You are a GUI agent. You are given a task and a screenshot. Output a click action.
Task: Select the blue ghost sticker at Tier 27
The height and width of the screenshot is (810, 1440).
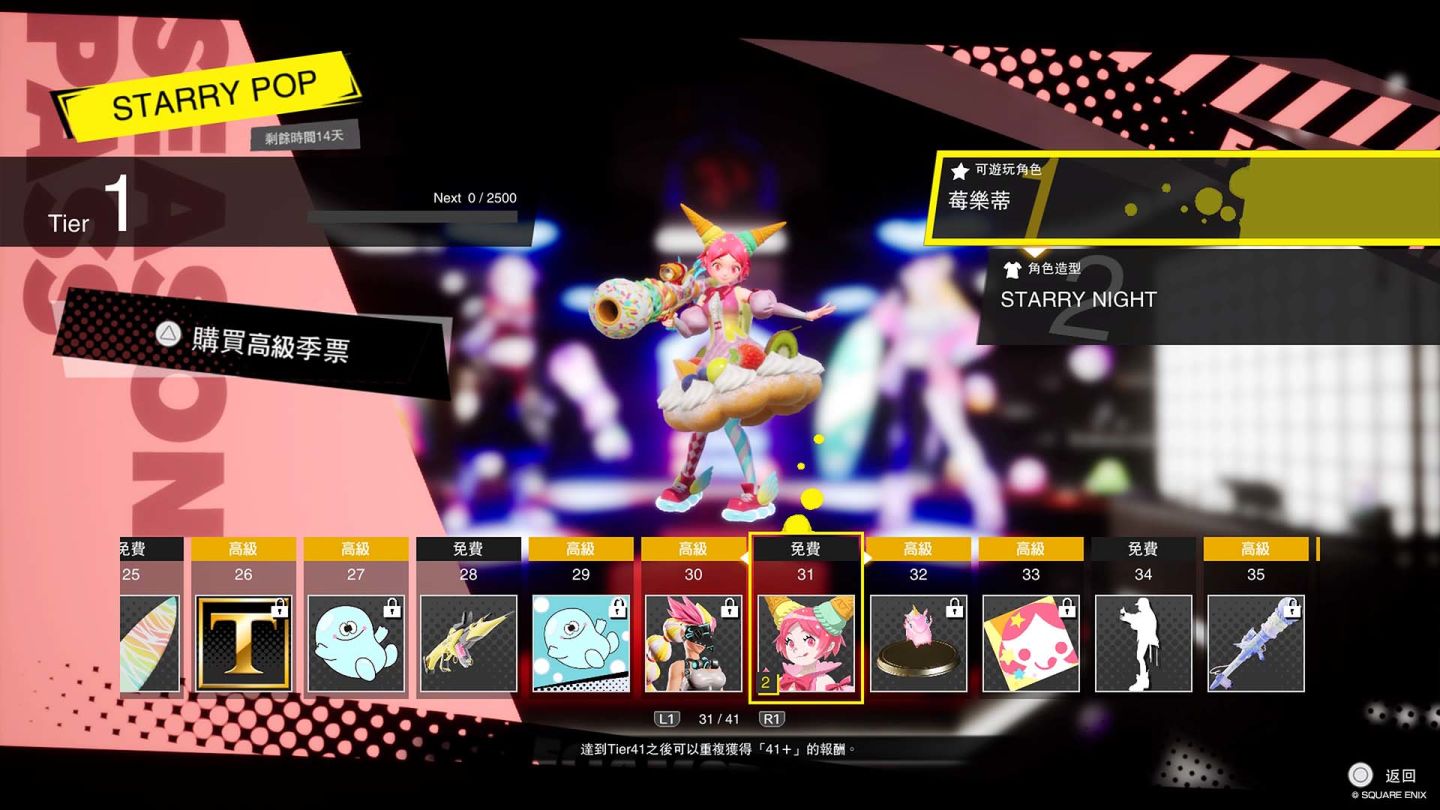pos(355,643)
